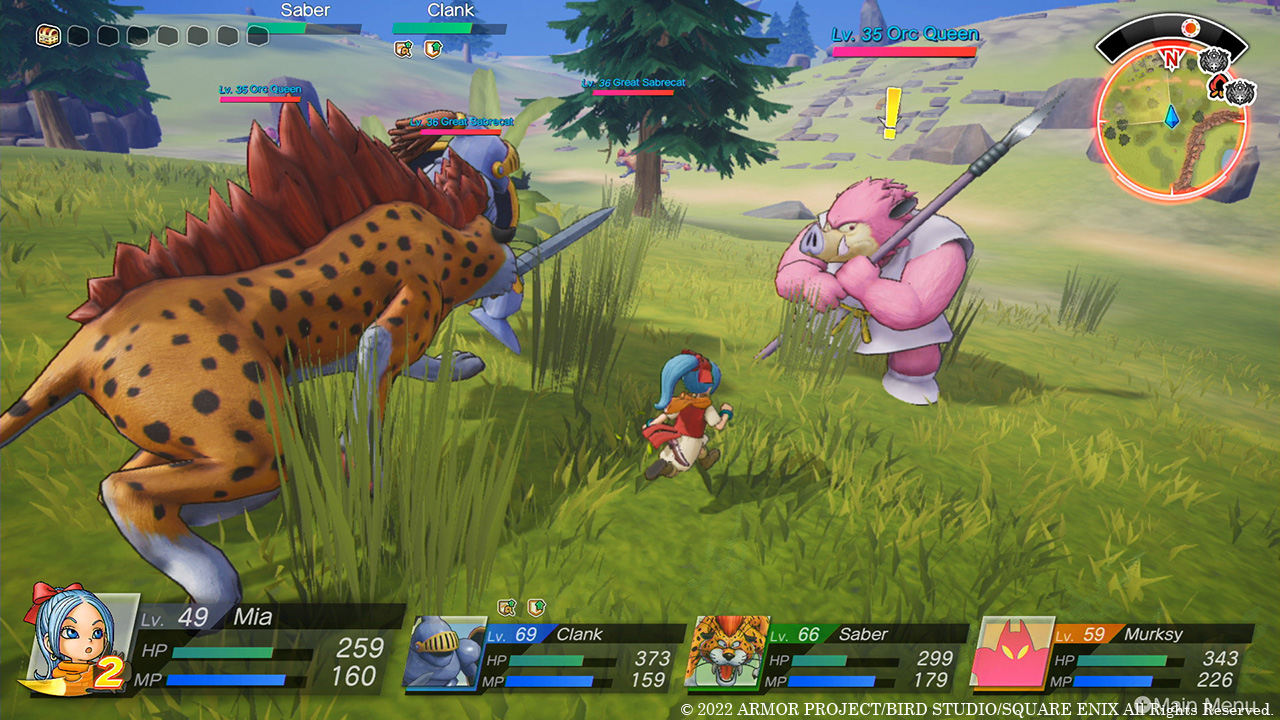Screen dimensions: 1280x720
Task: Pick Murksy's pink monster portrait
Action: [1010, 654]
